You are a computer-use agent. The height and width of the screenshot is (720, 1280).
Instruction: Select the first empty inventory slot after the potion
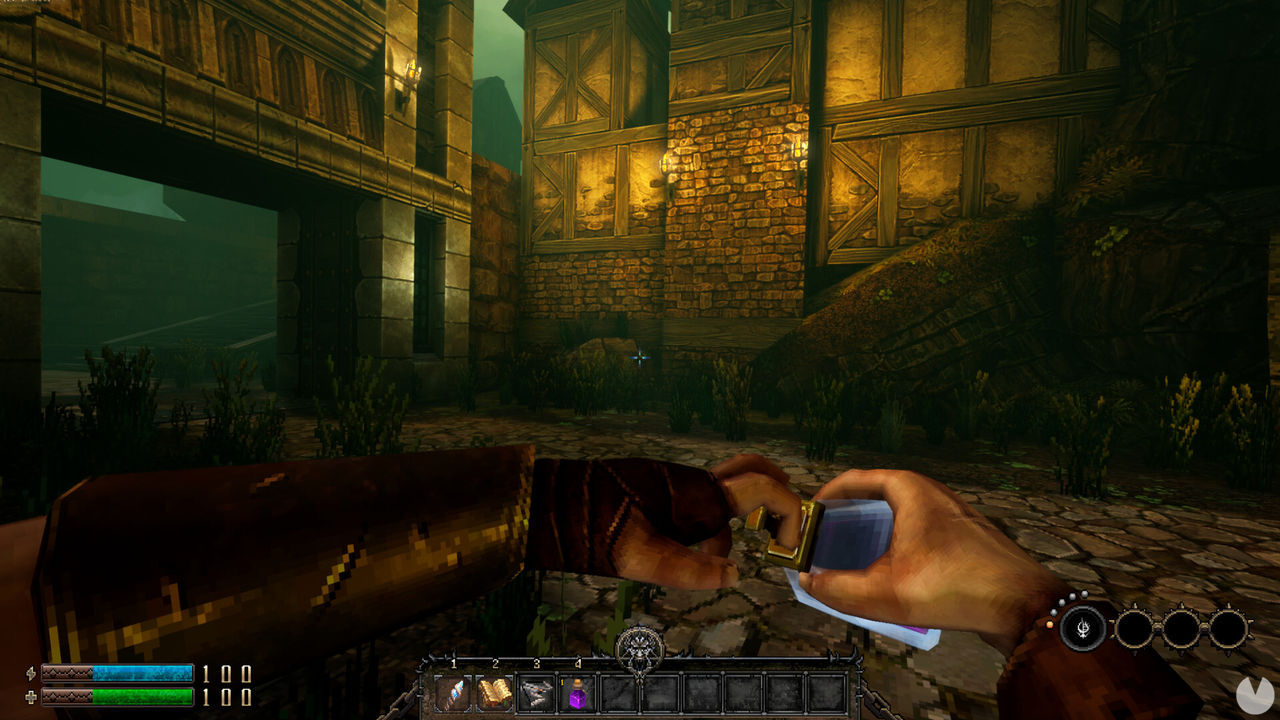(x=618, y=693)
